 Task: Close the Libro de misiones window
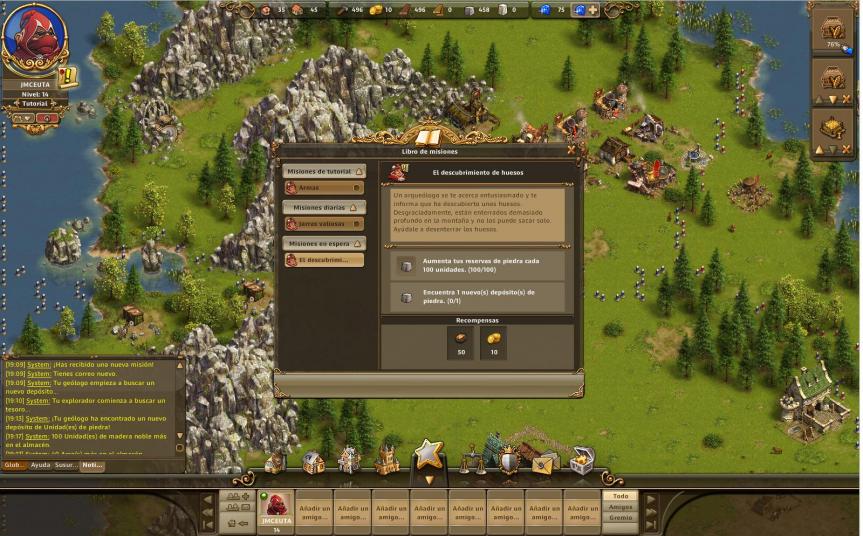pos(571,150)
